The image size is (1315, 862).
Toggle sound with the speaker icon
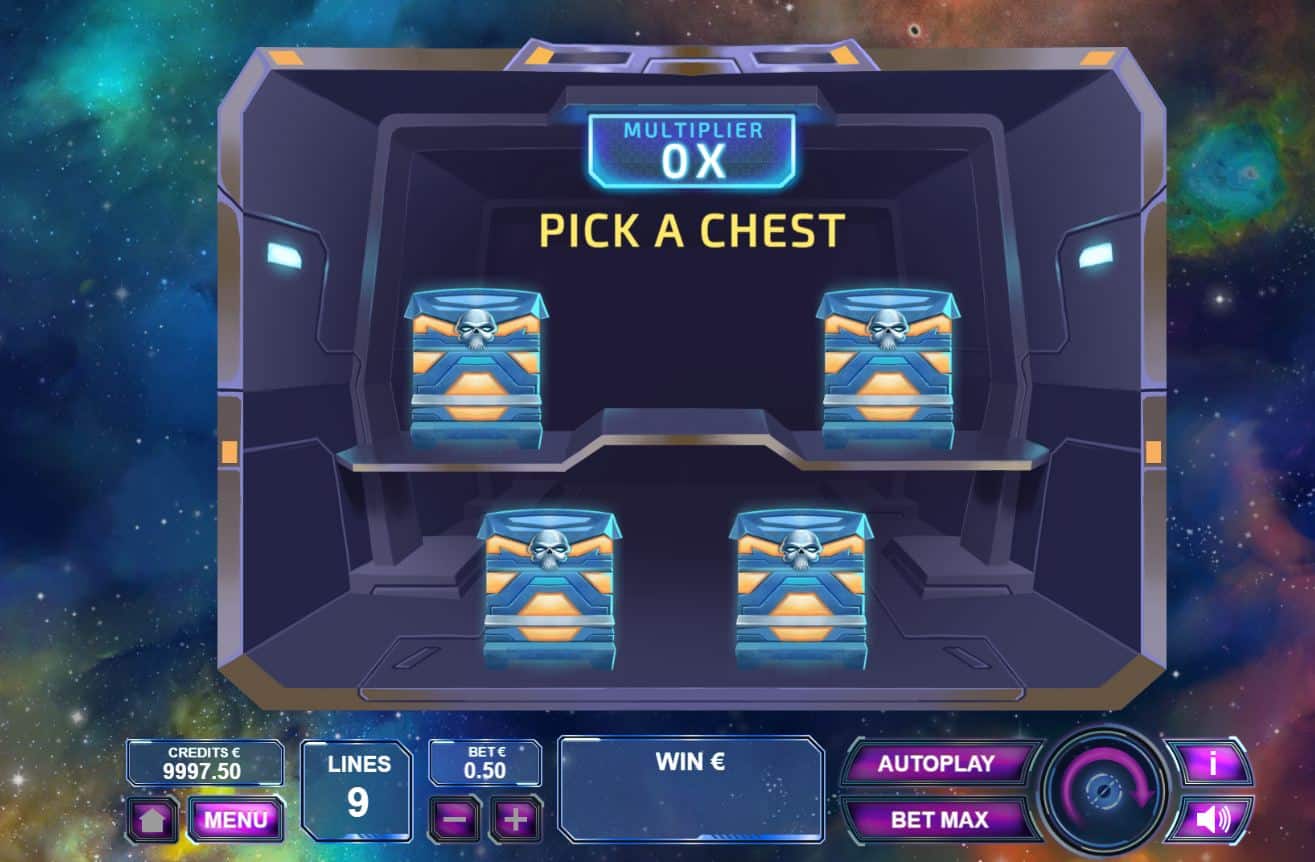pyautogui.click(x=1212, y=820)
